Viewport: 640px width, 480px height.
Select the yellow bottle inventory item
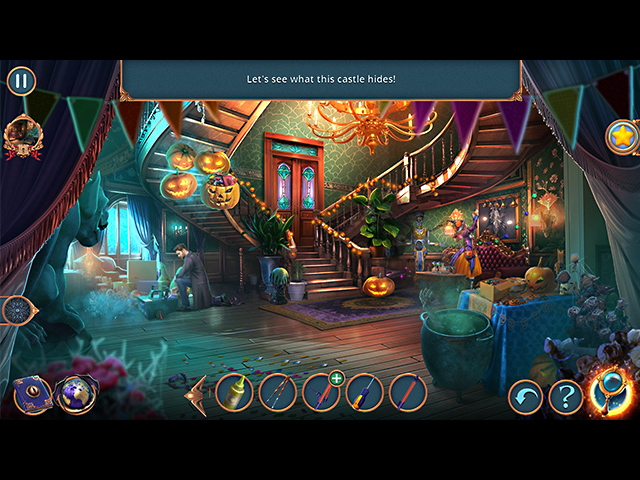coord(234,393)
